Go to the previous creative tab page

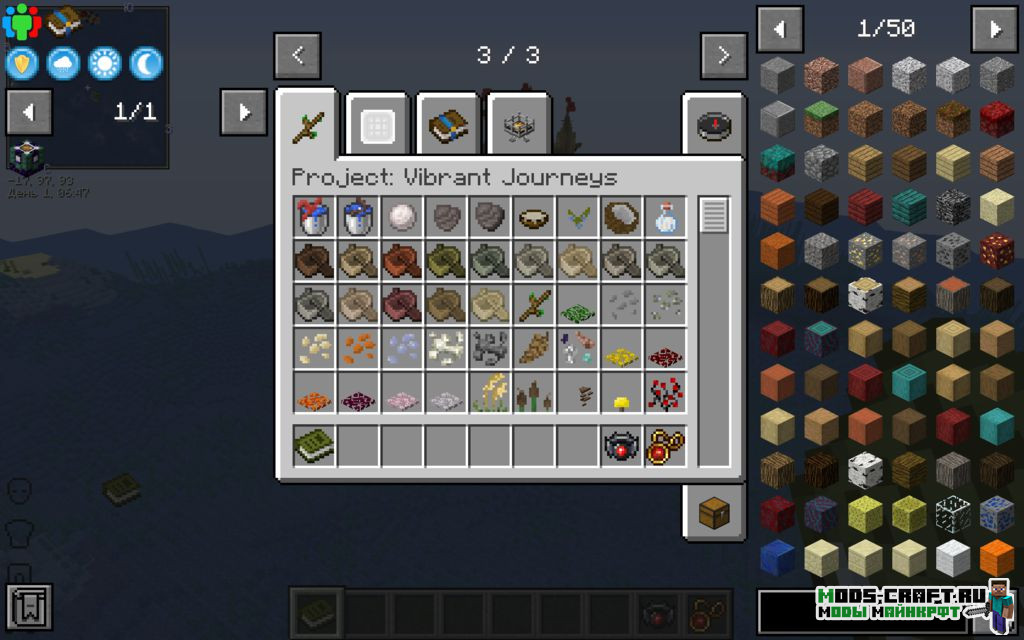pos(297,56)
